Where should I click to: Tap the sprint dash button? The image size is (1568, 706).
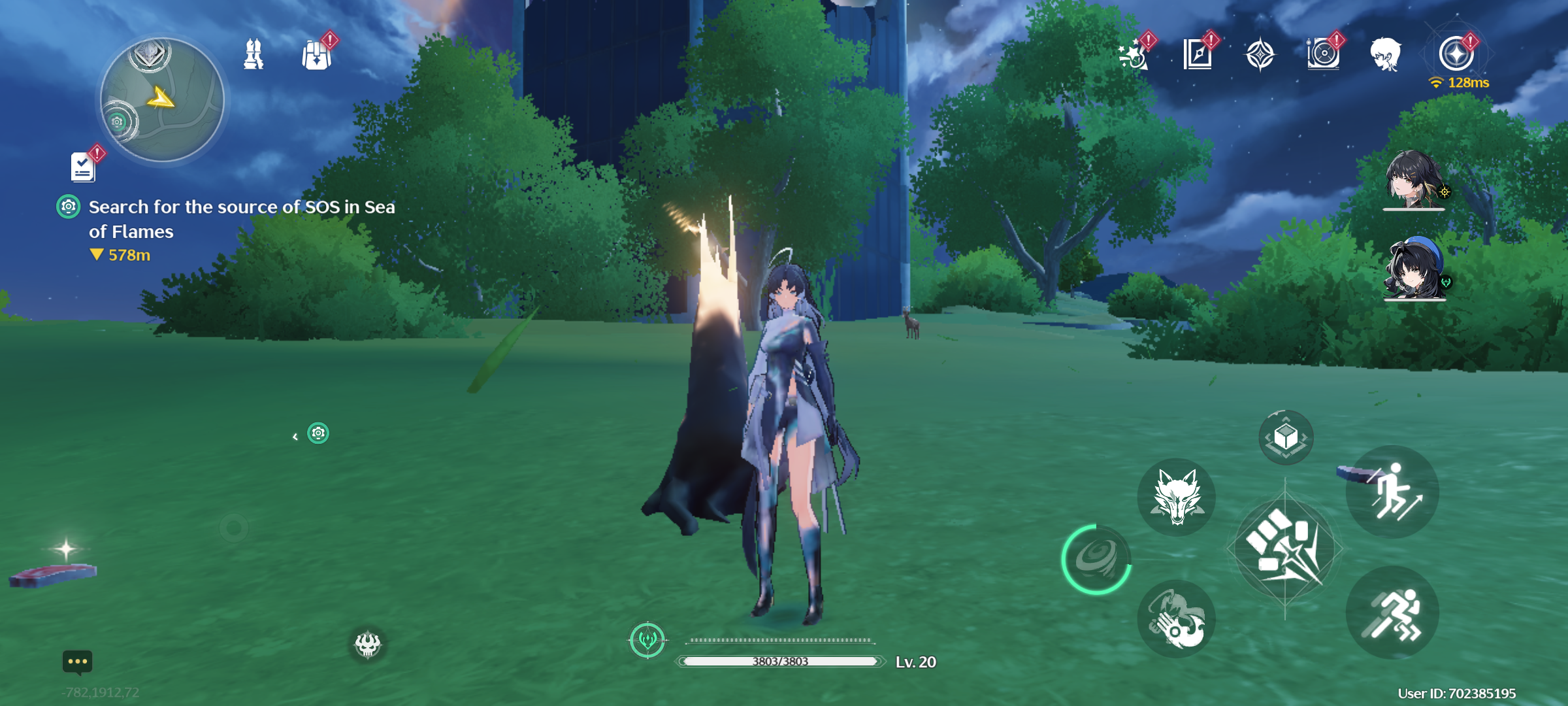point(1392,613)
